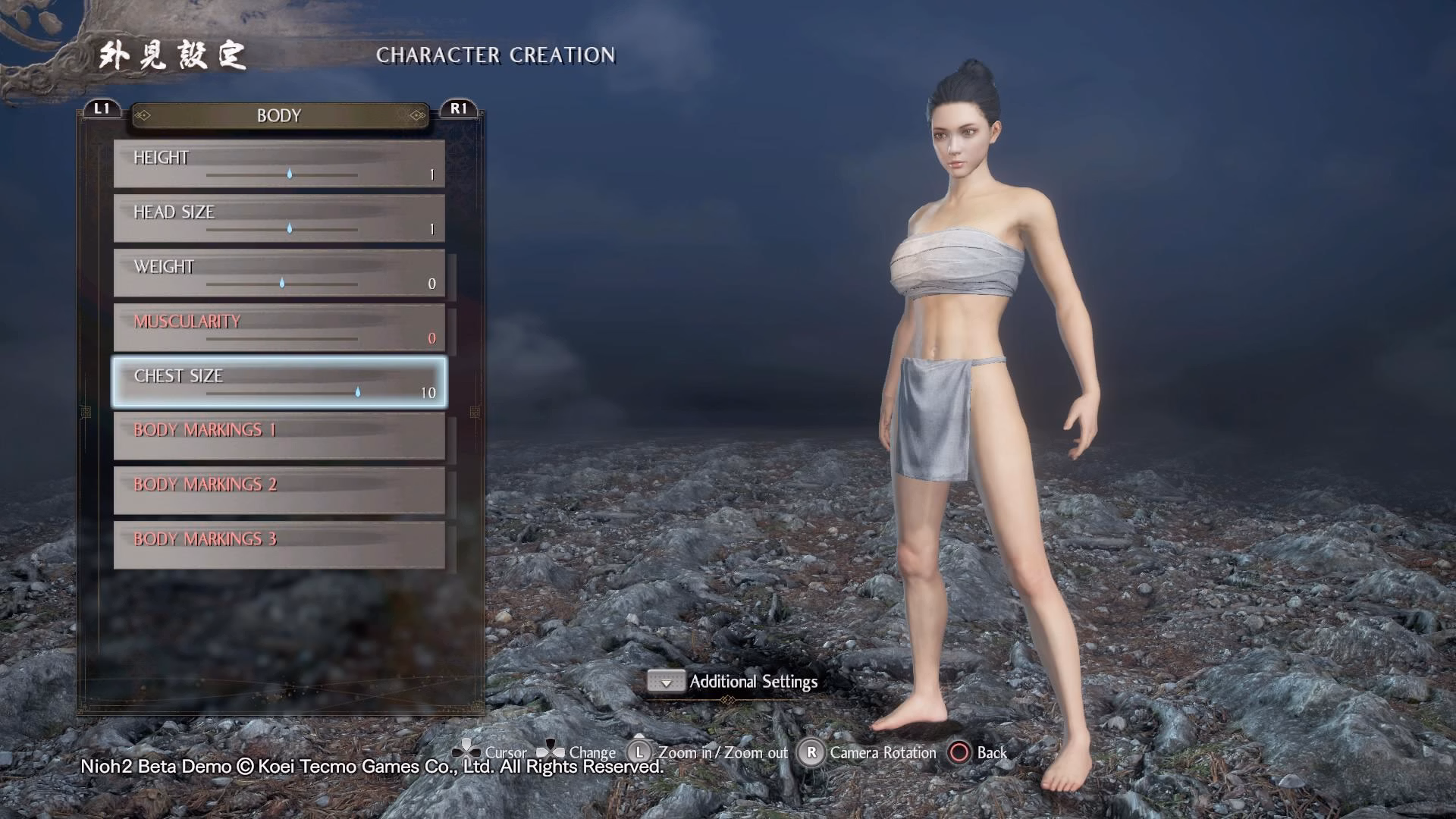Click the Chest Size slider
This screenshot has height=819, width=1456.
coord(357,392)
